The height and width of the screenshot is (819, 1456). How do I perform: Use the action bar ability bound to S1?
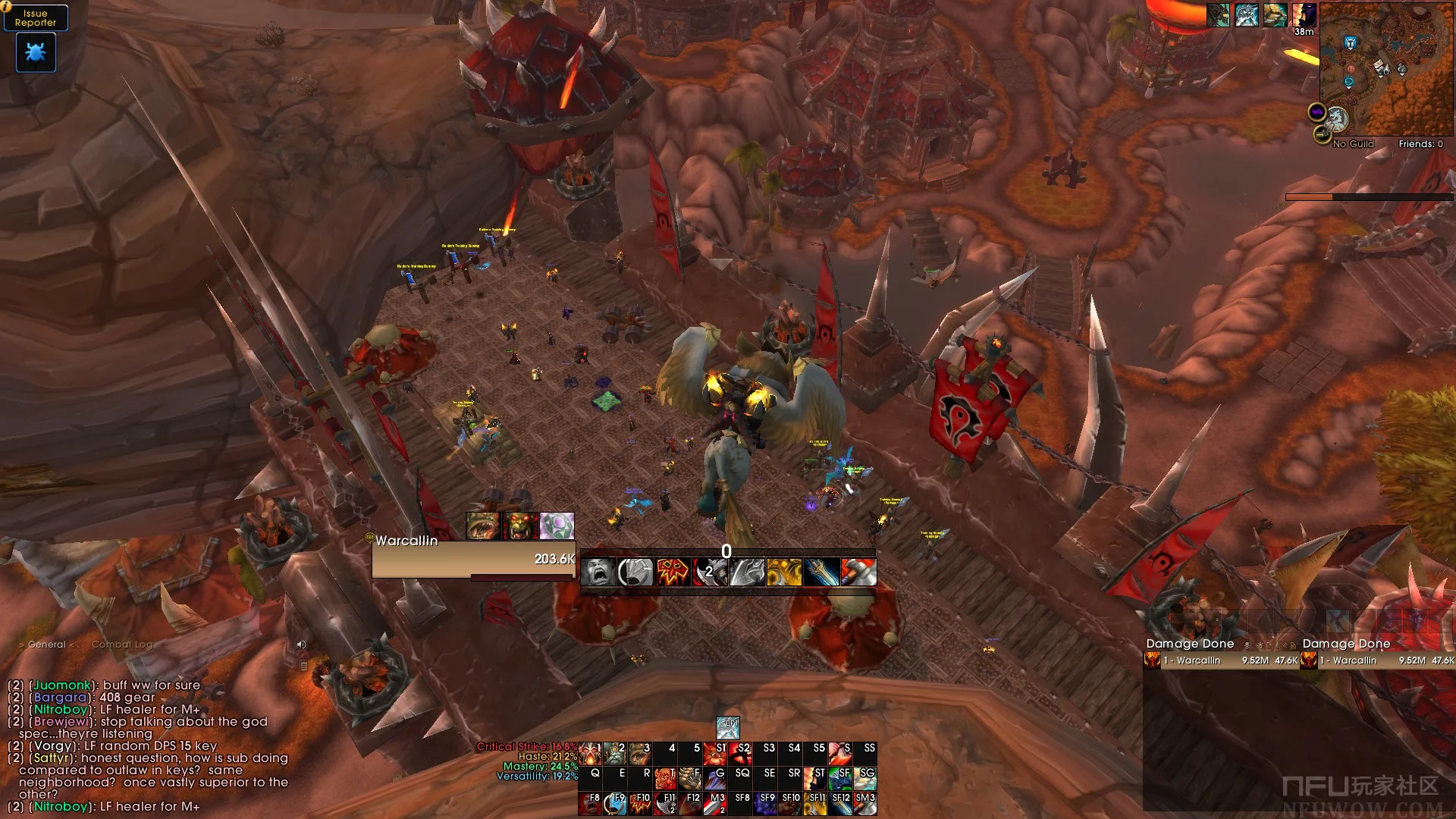(714, 753)
